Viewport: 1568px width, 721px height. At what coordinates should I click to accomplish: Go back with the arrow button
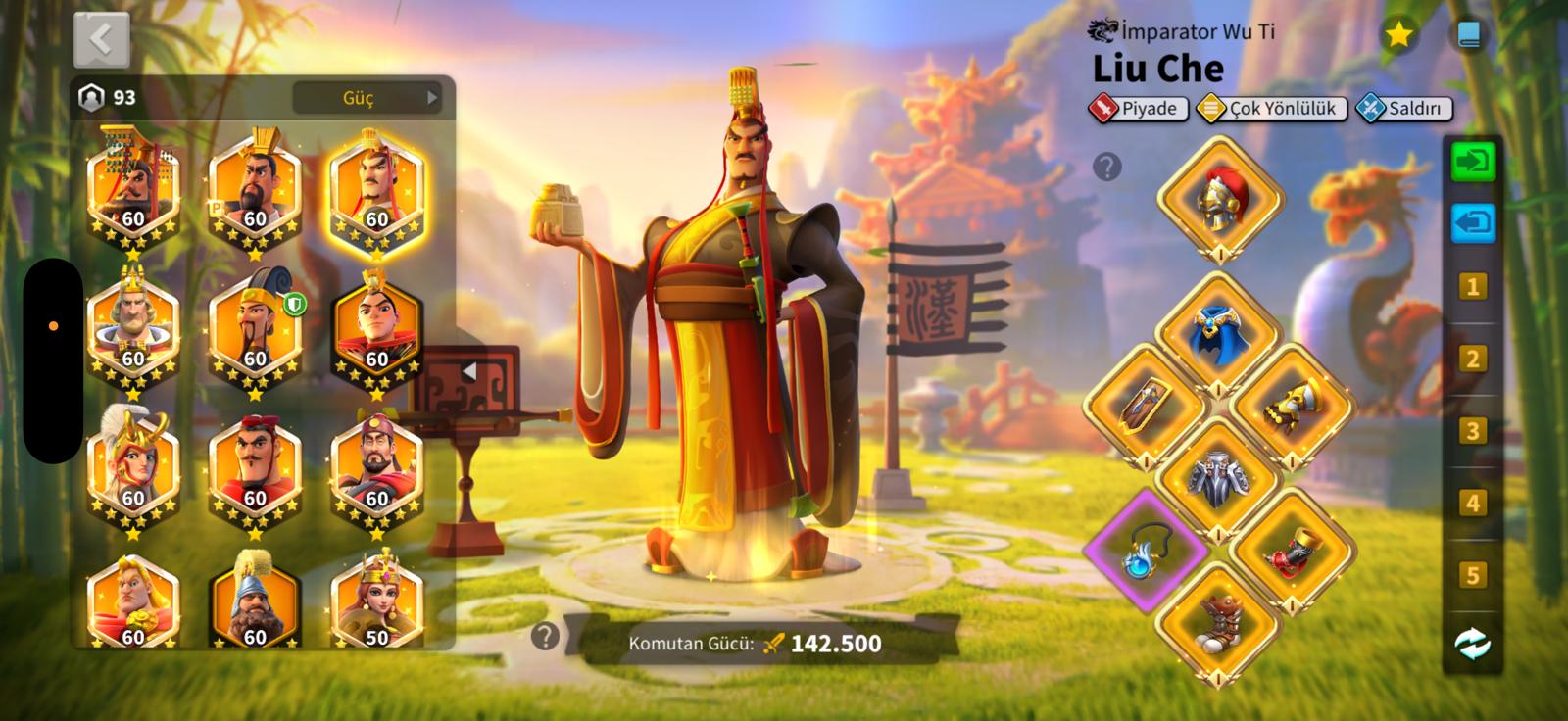(x=101, y=40)
